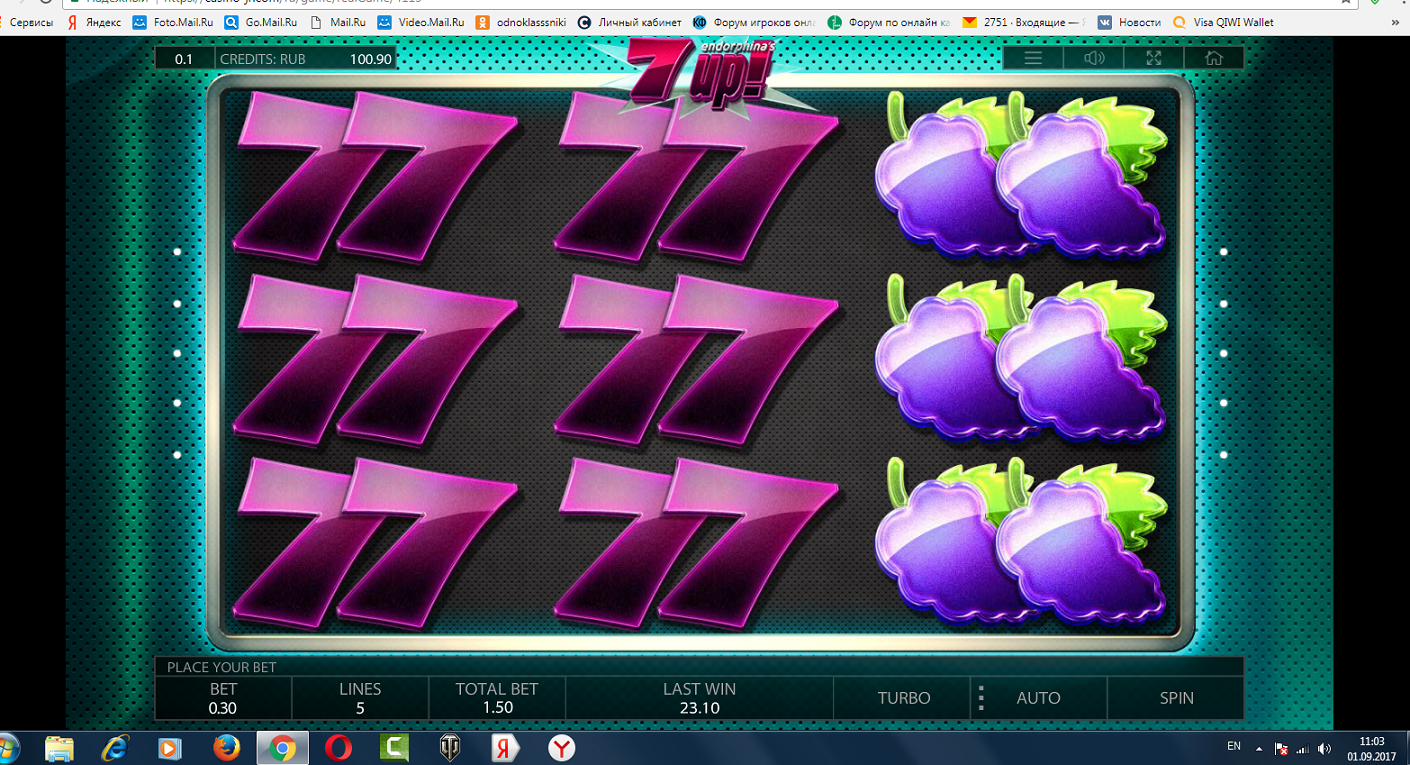Open the LINES selector

(x=360, y=697)
